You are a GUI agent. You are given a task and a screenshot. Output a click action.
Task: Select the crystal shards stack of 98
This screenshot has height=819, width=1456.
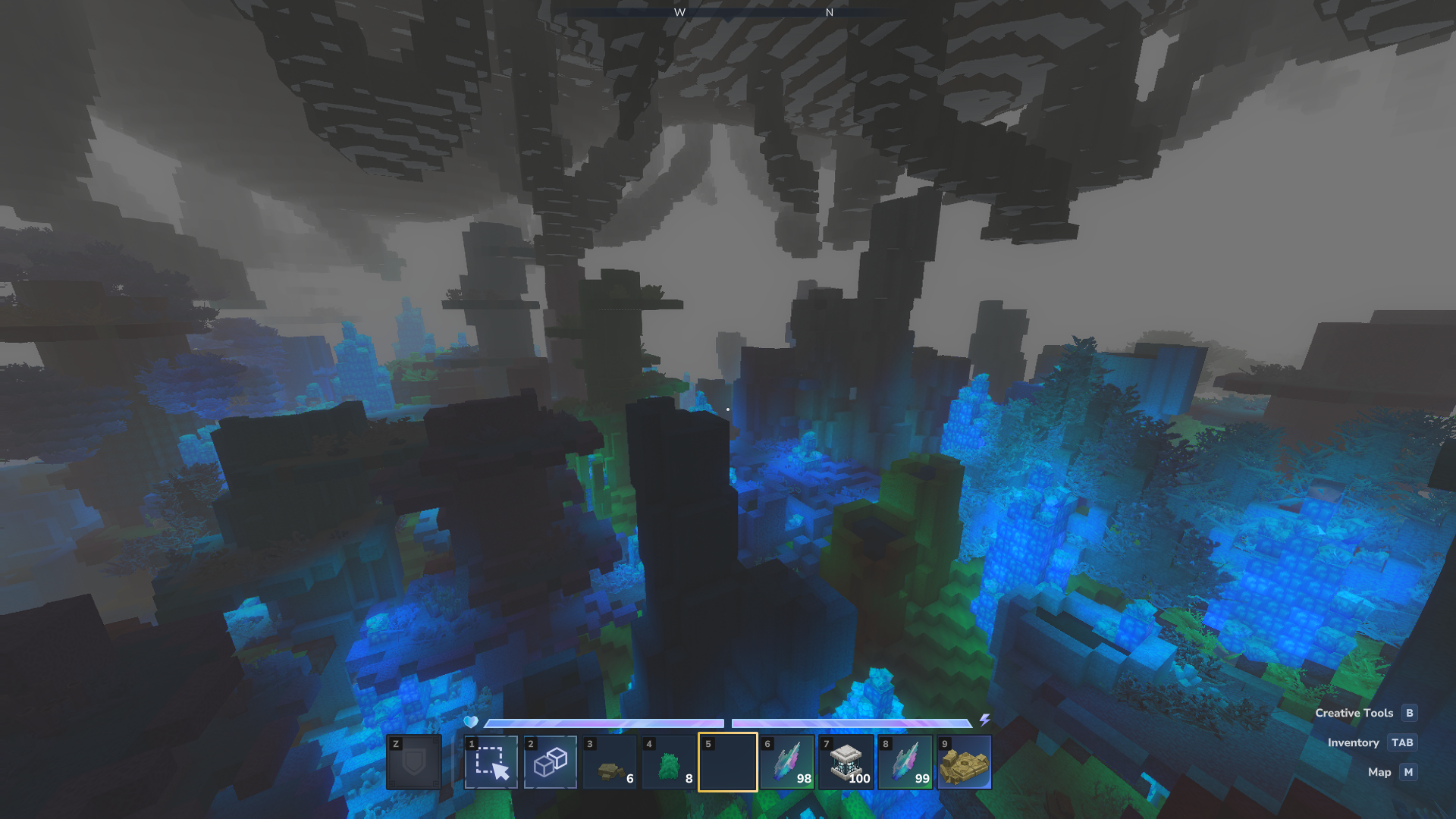pos(787,762)
